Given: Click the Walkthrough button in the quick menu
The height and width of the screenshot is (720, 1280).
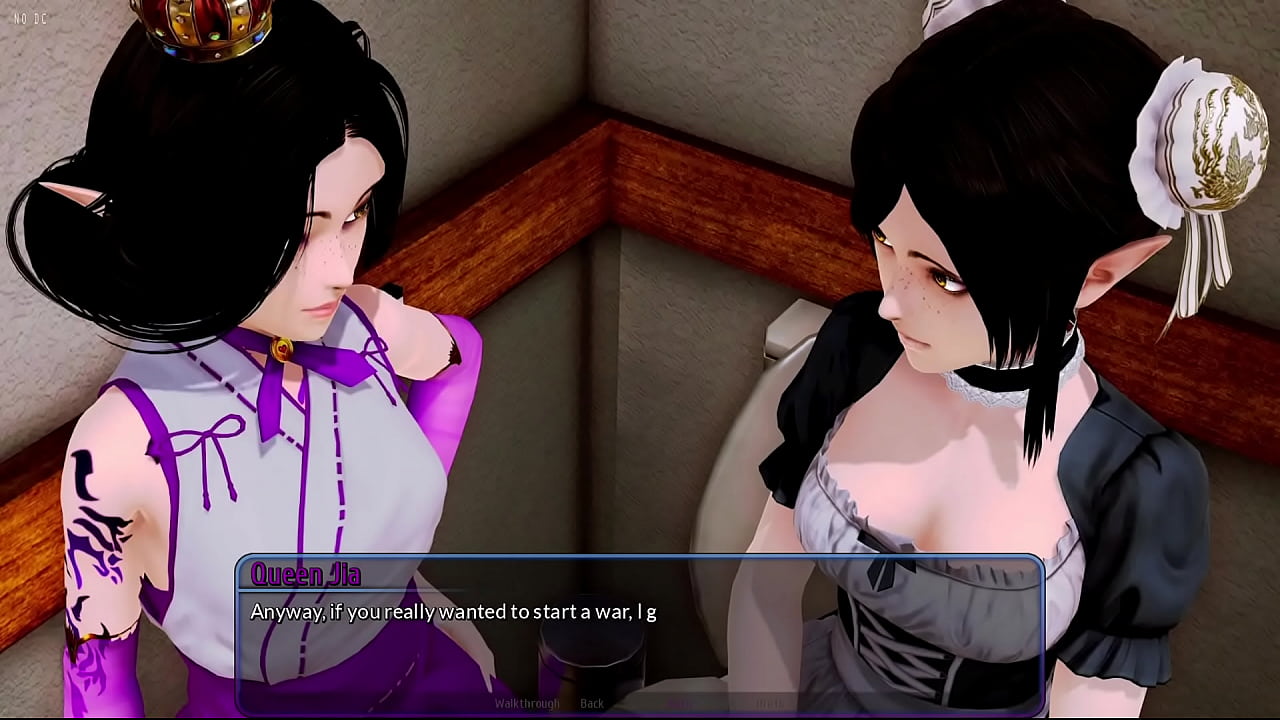Looking at the screenshot, I should pos(527,703).
